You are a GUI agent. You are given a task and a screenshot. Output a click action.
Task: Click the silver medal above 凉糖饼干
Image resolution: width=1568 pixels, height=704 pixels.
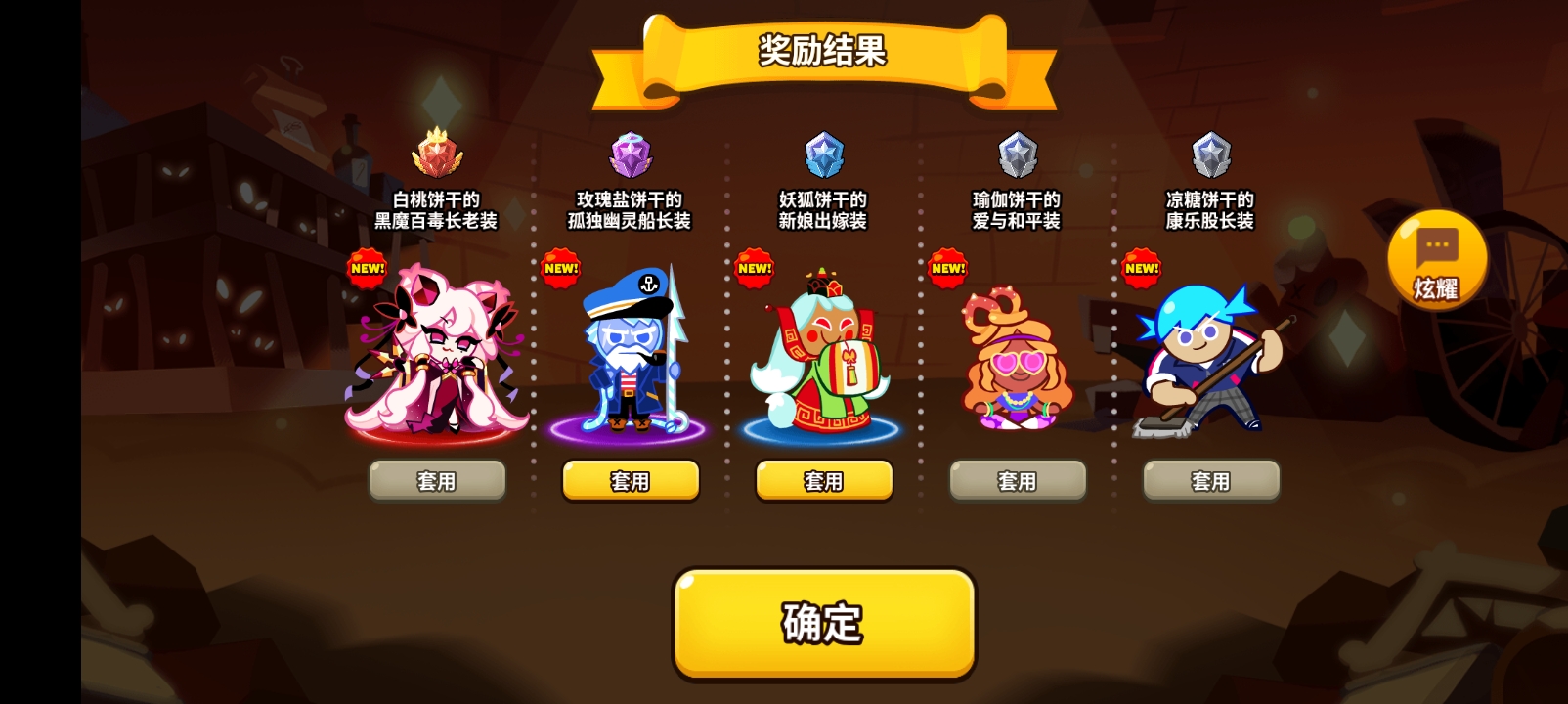tap(1210, 154)
